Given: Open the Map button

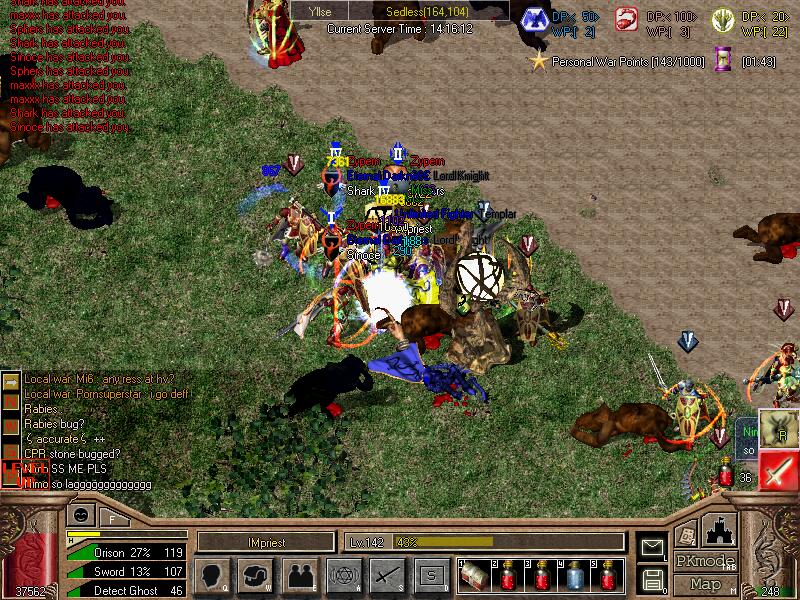Looking at the screenshot, I should click(705, 584).
